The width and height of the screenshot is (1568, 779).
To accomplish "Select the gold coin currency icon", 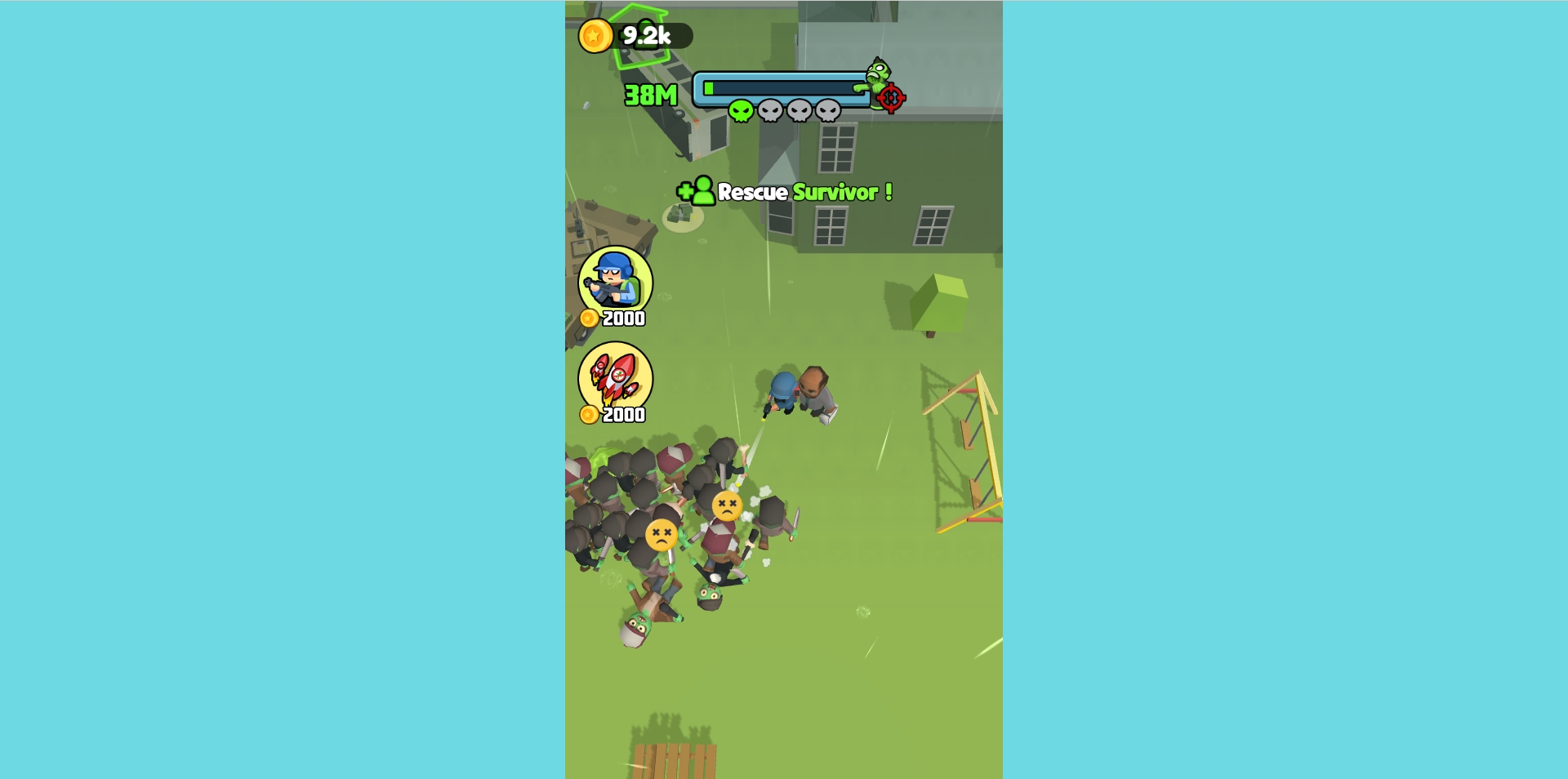I will point(596,34).
